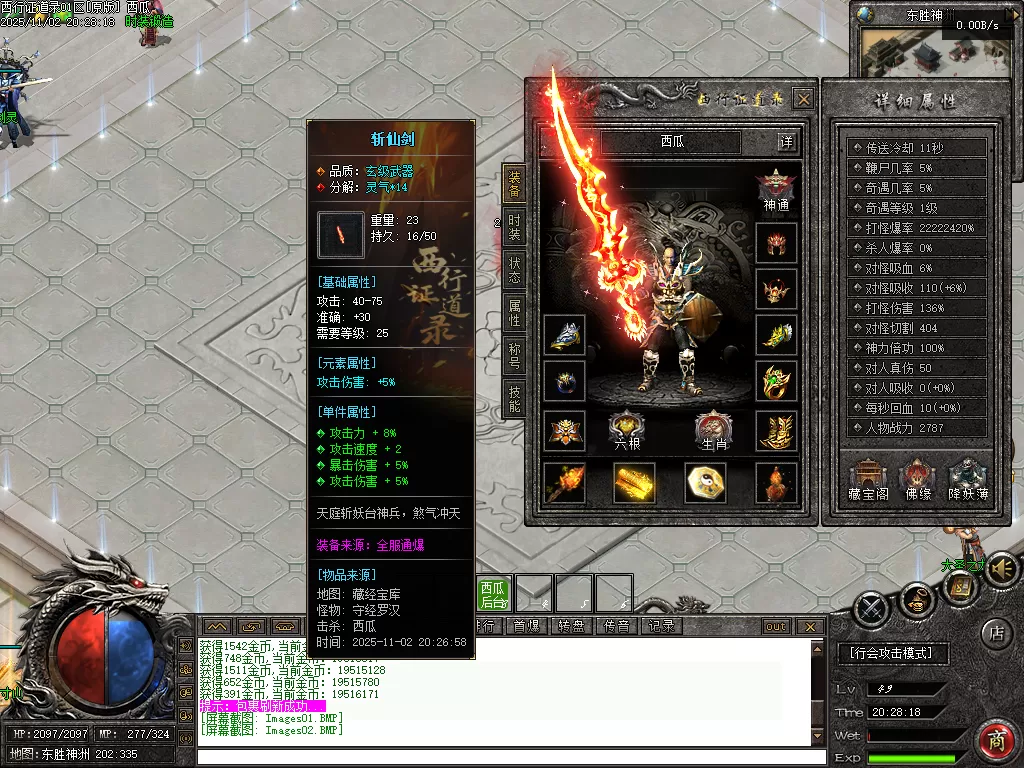Open the red 商 mall button
The width and height of the screenshot is (1024, 768).
pos(995,741)
